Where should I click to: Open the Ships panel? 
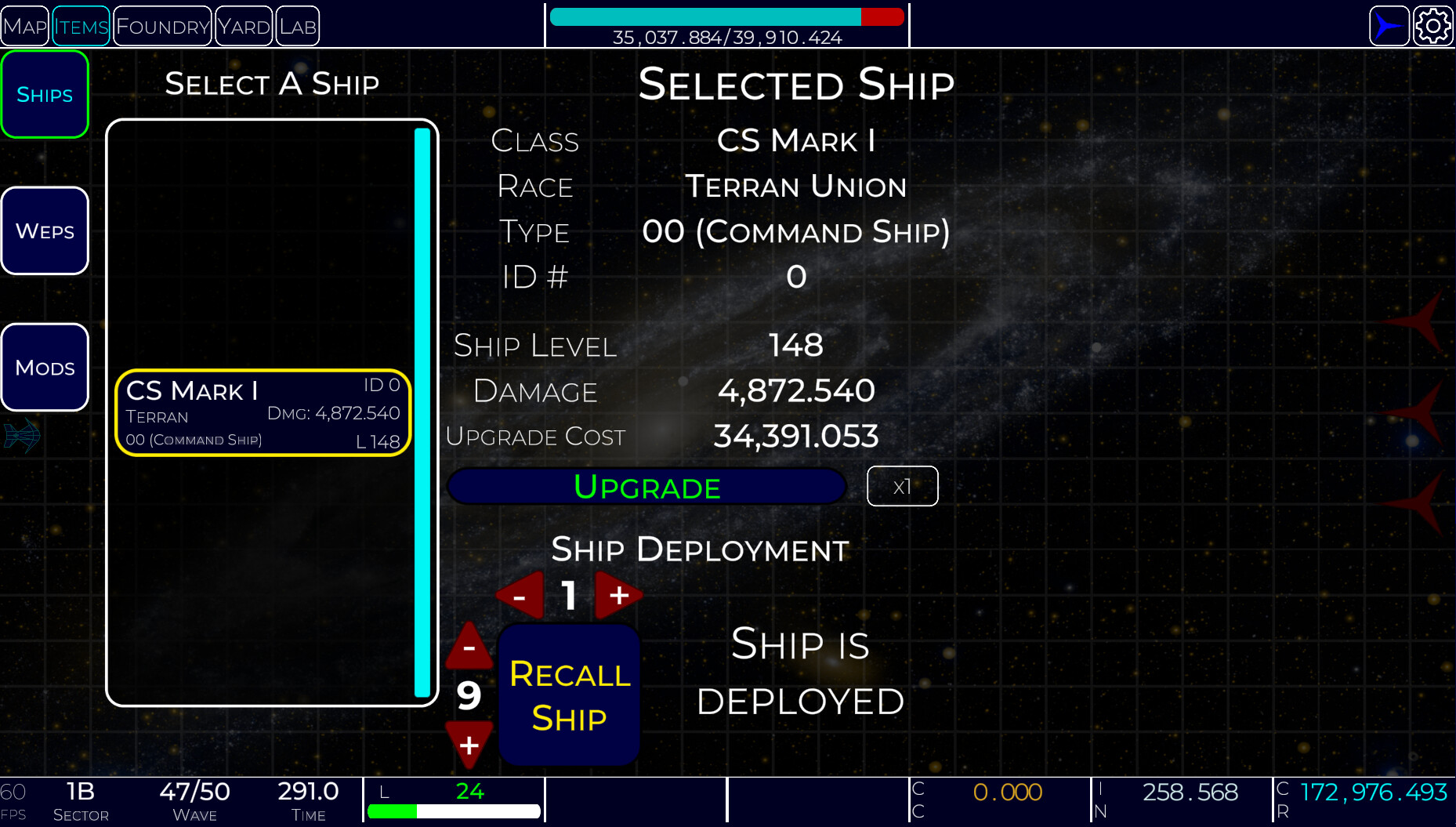[x=44, y=94]
